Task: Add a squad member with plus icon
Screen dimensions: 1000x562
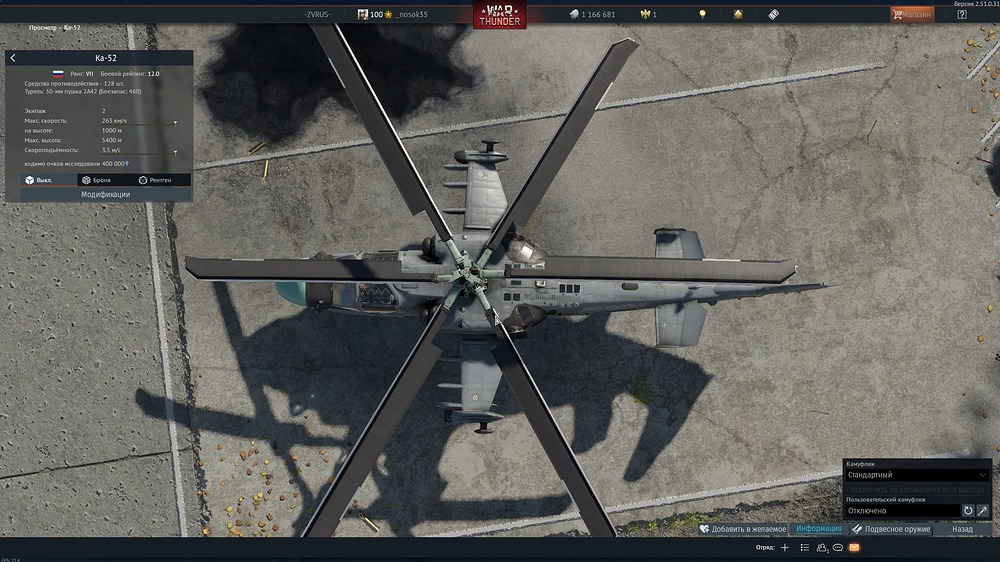Action: coord(785,548)
